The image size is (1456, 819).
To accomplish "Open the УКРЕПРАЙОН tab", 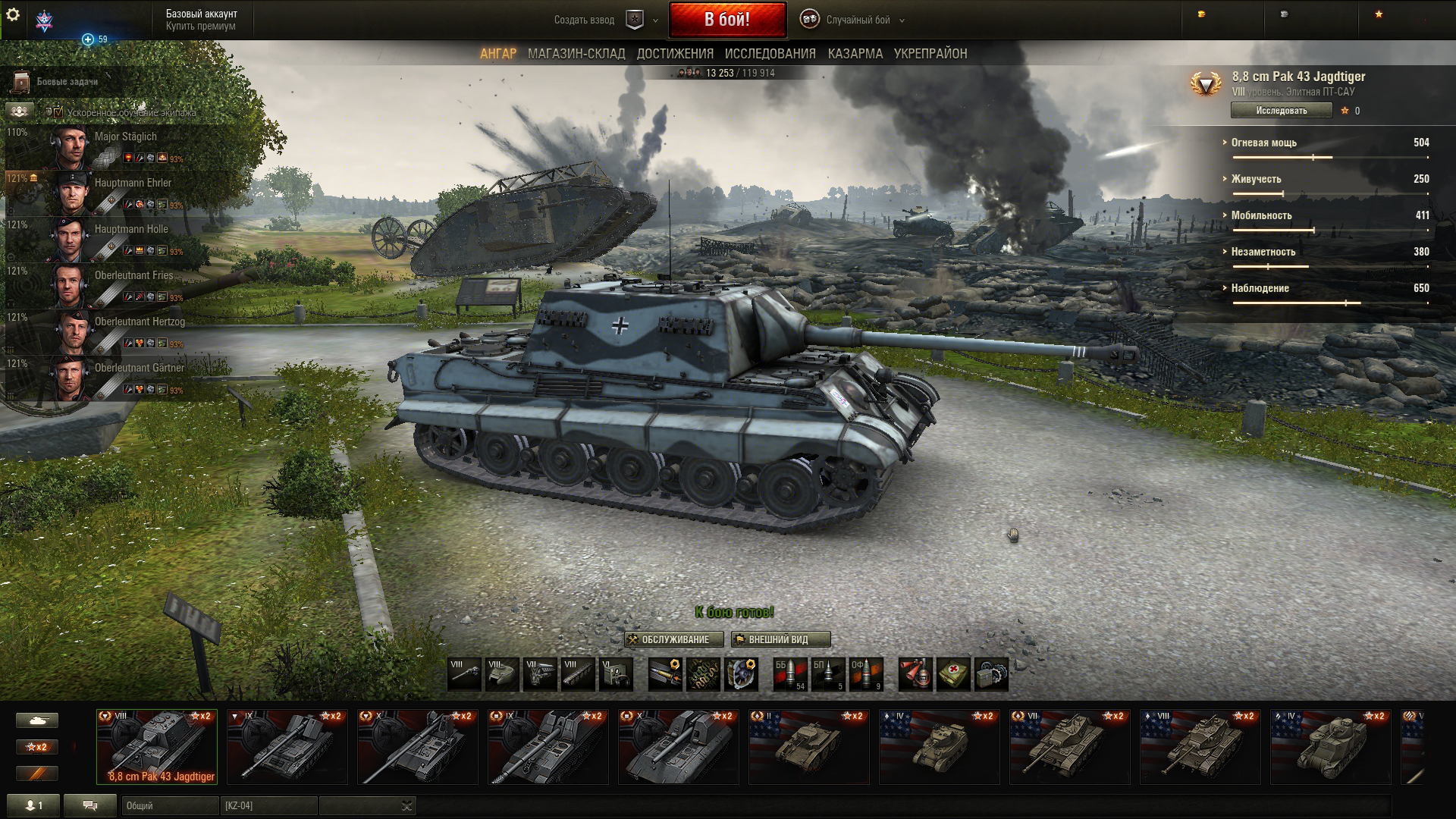I will click(x=930, y=54).
